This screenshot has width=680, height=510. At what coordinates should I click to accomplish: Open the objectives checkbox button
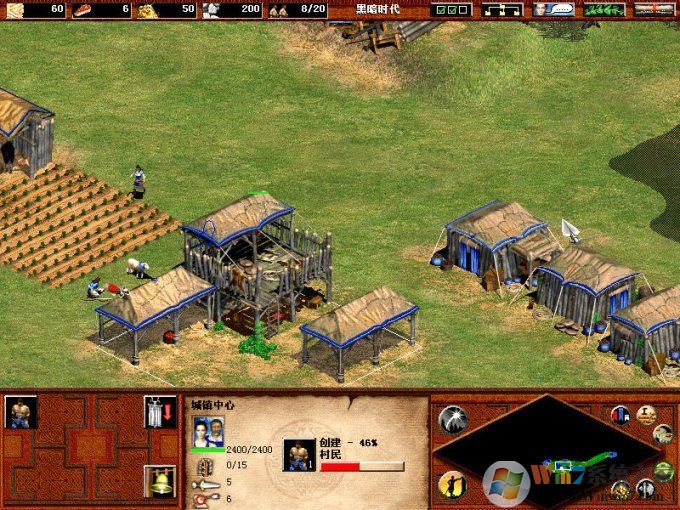[x=452, y=9]
